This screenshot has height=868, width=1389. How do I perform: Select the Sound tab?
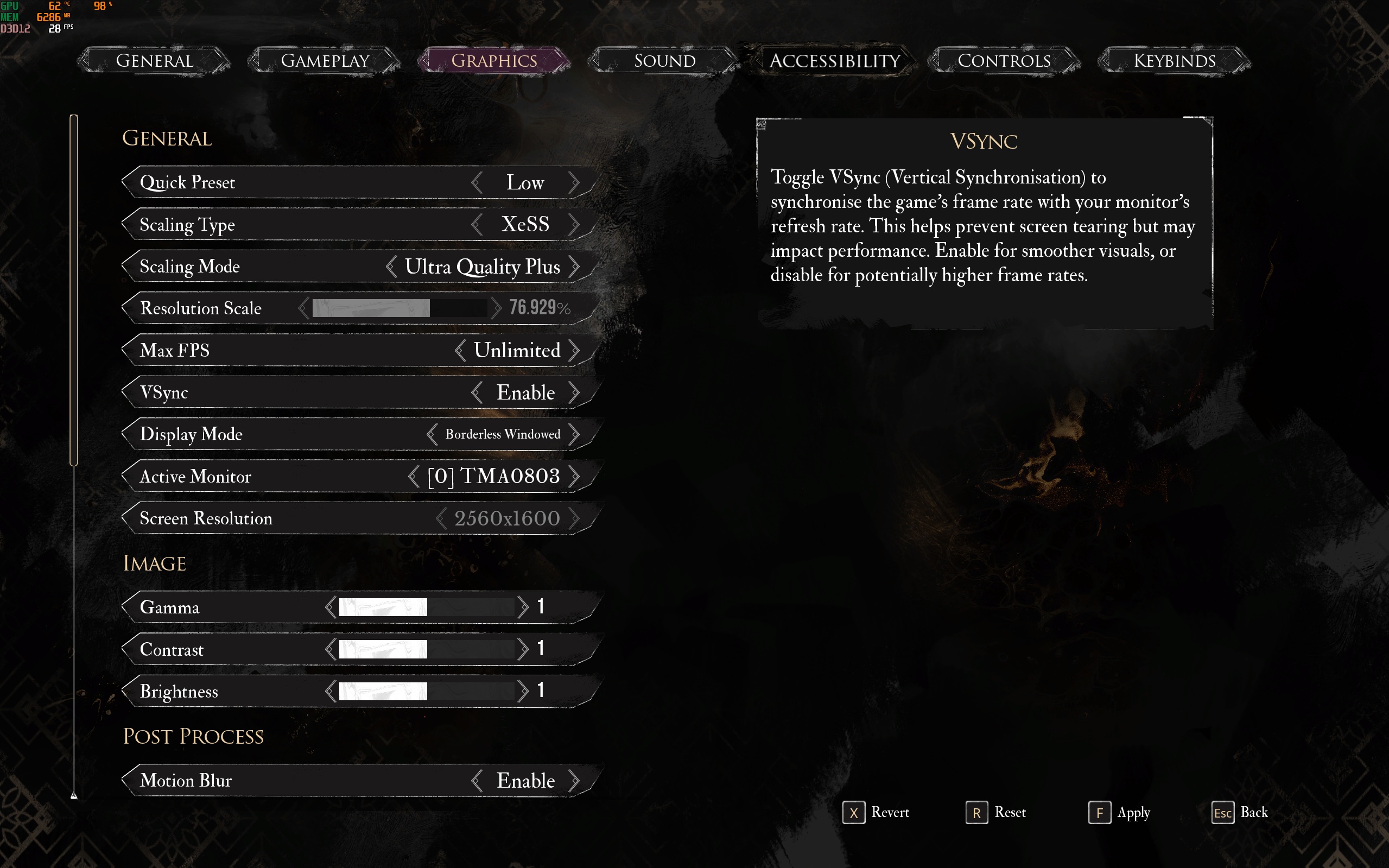point(665,61)
